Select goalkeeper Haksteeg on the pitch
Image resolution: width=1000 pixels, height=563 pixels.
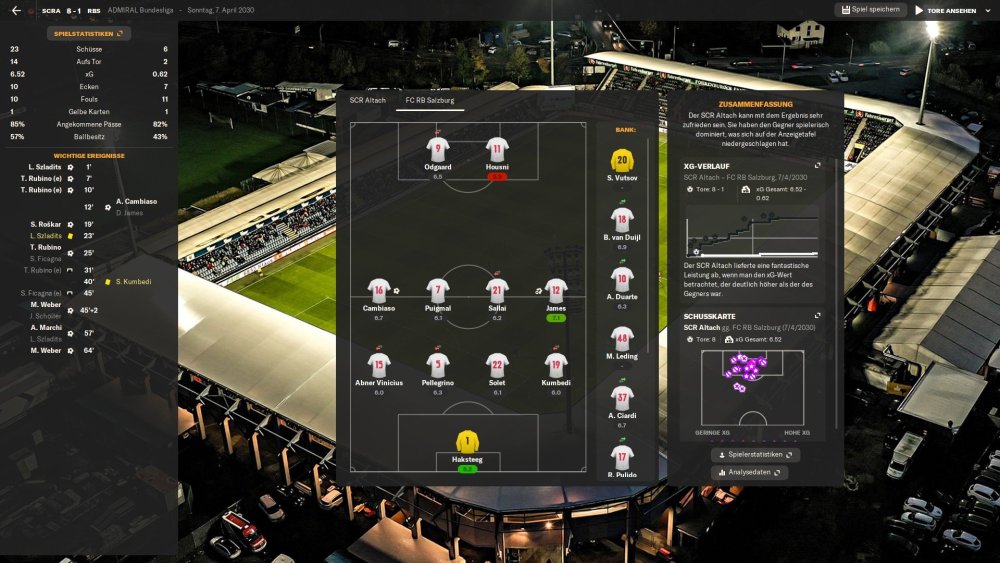pyautogui.click(x=467, y=442)
